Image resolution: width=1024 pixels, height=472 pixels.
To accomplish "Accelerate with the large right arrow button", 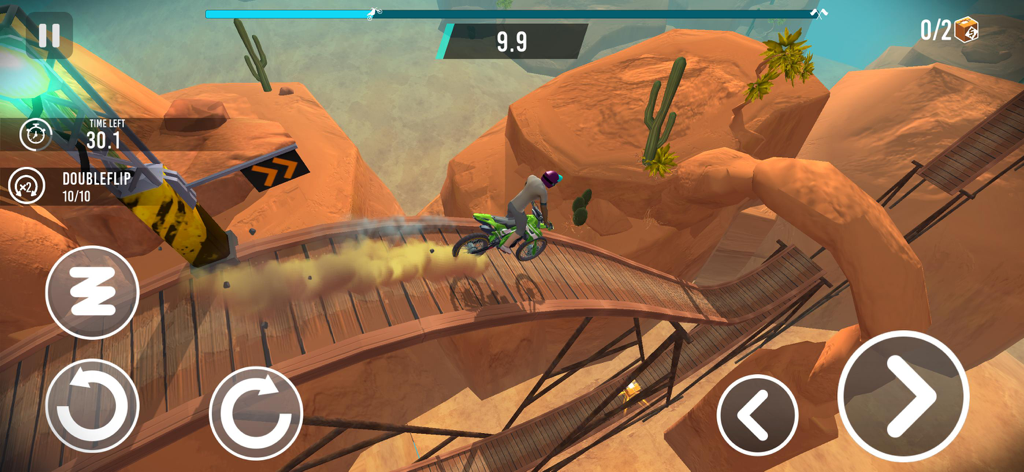I will (902, 395).
